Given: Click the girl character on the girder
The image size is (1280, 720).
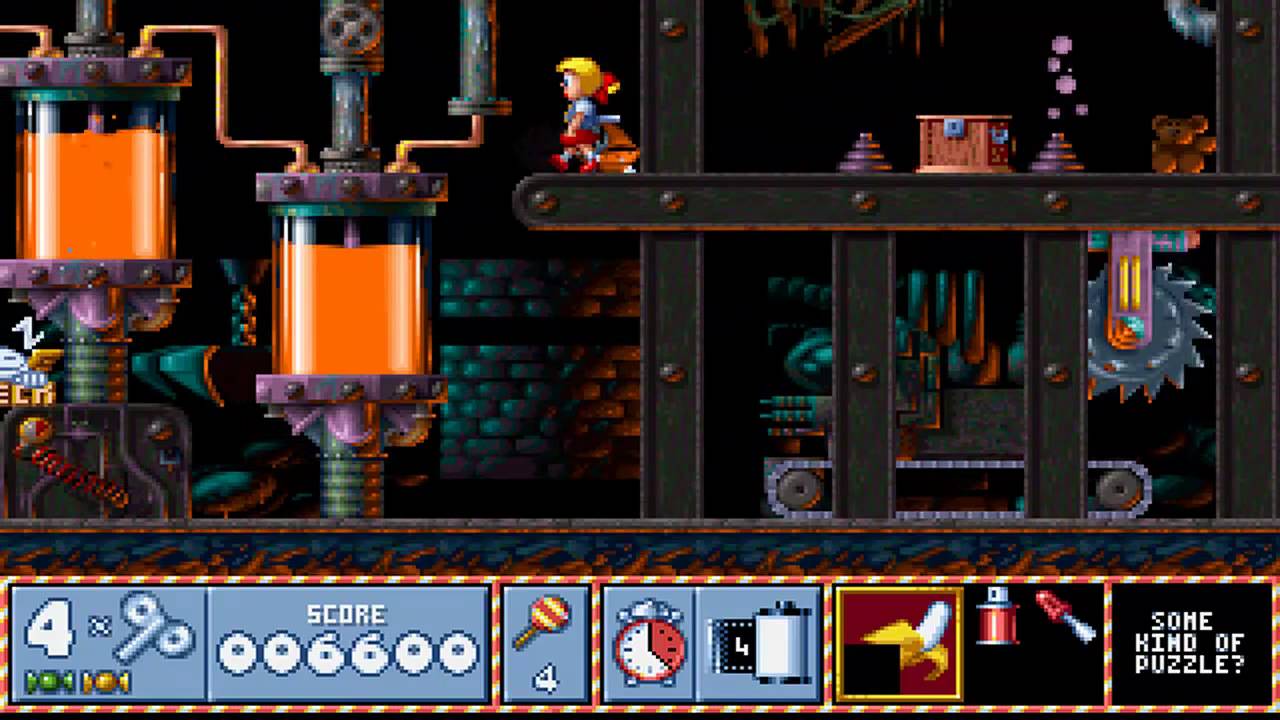Looking at the screenshot, I should [580, 110].
